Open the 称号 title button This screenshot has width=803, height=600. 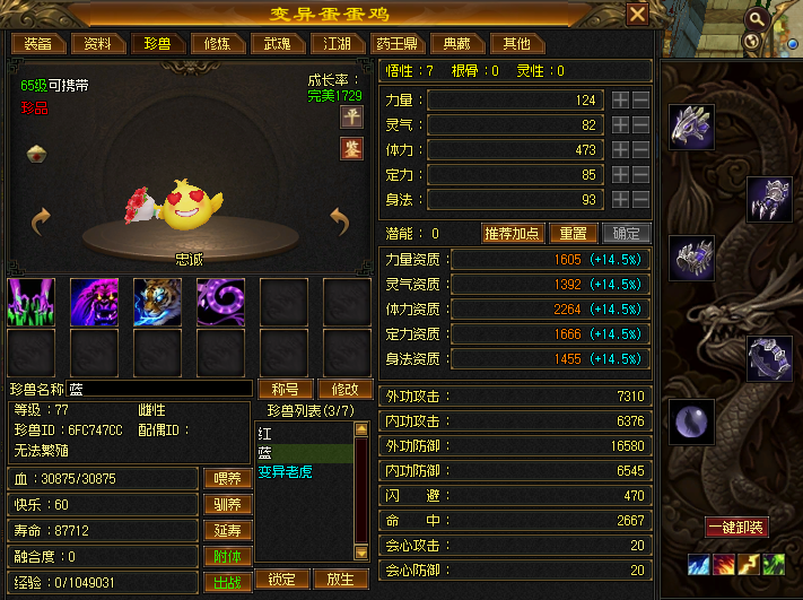tap(286, 389)
